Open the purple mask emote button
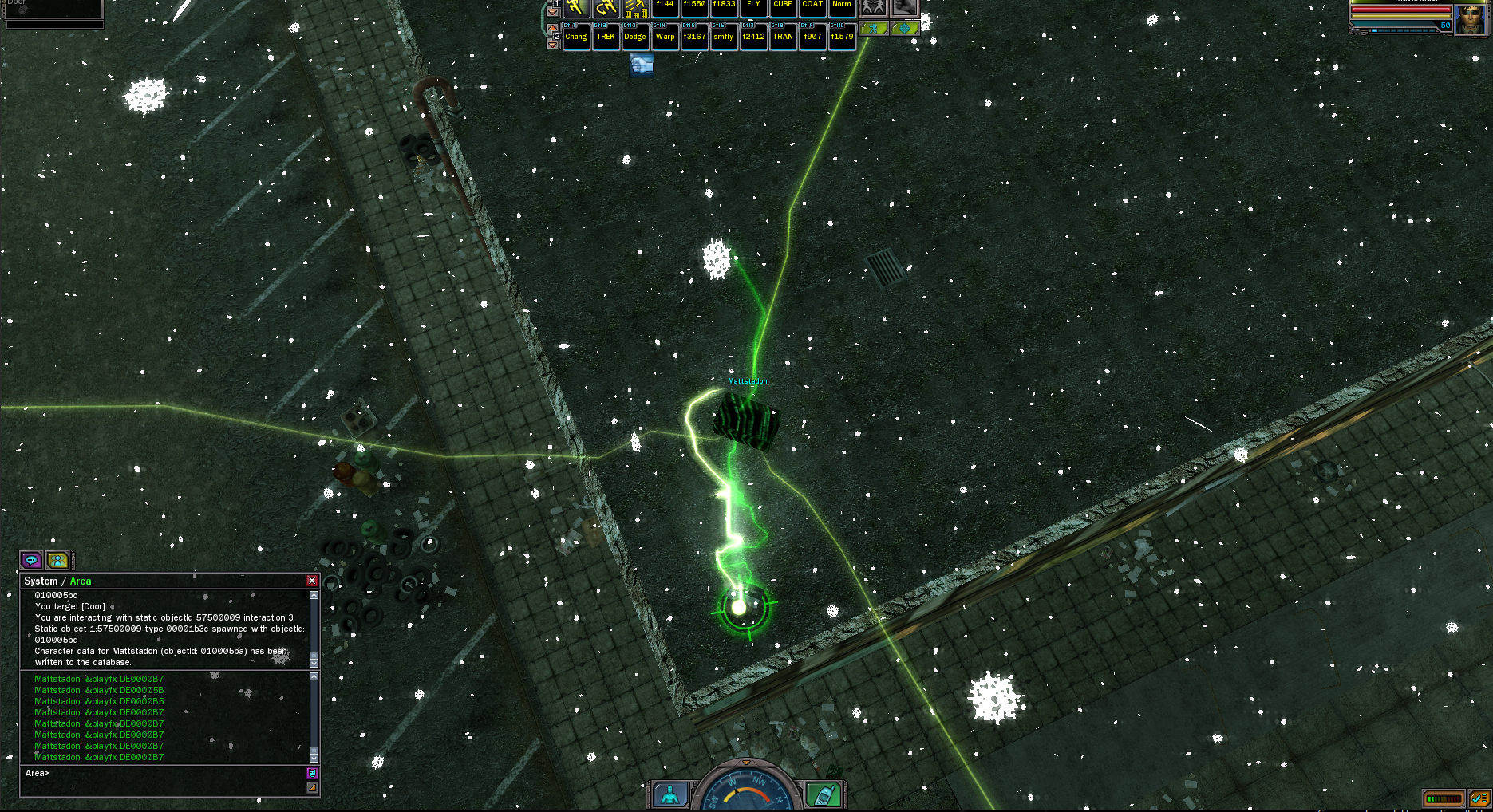This screenshot has width=1493, height=812. (x=312, y=773)
